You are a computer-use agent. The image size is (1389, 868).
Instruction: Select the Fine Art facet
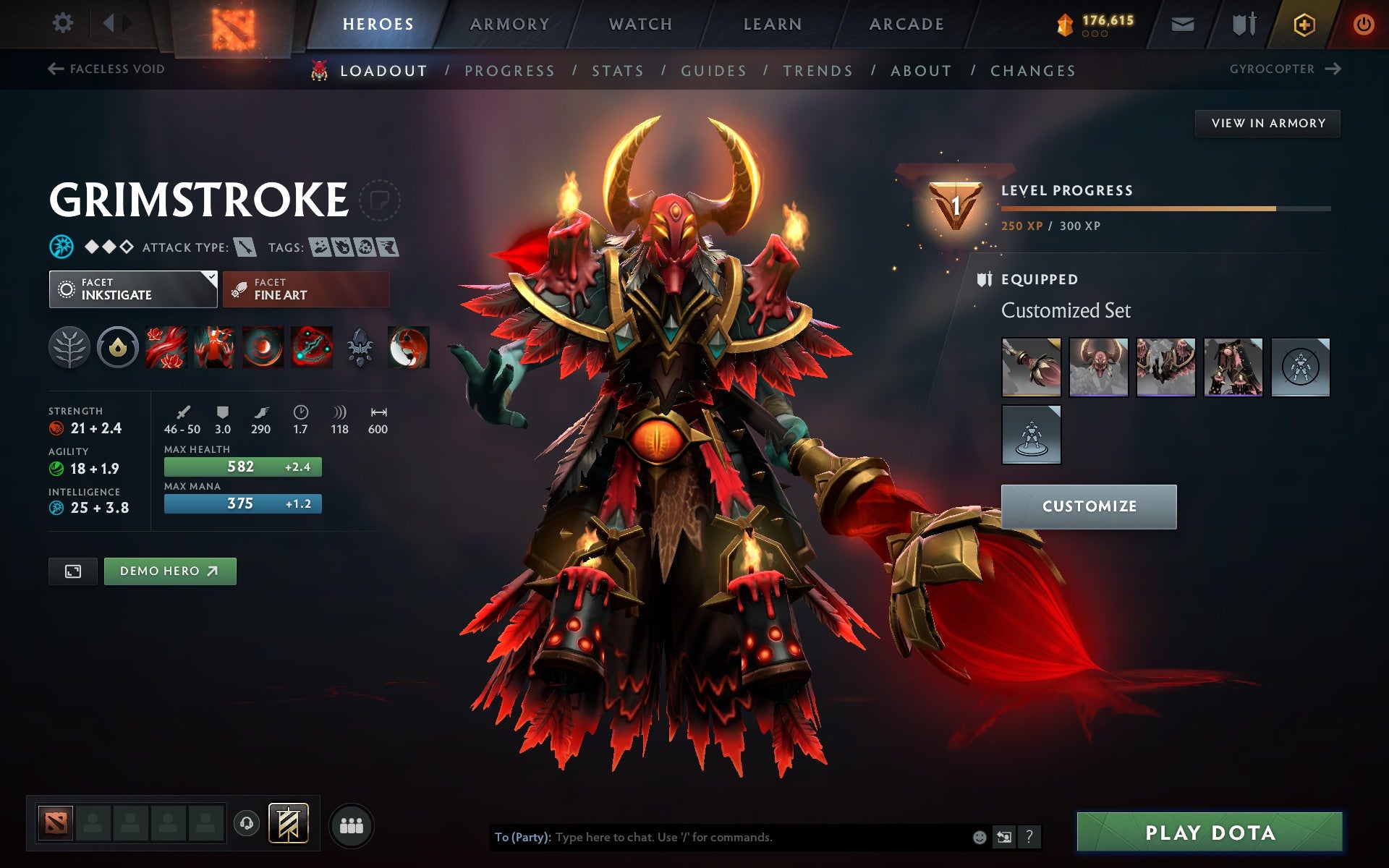click(x=305, y=289)
